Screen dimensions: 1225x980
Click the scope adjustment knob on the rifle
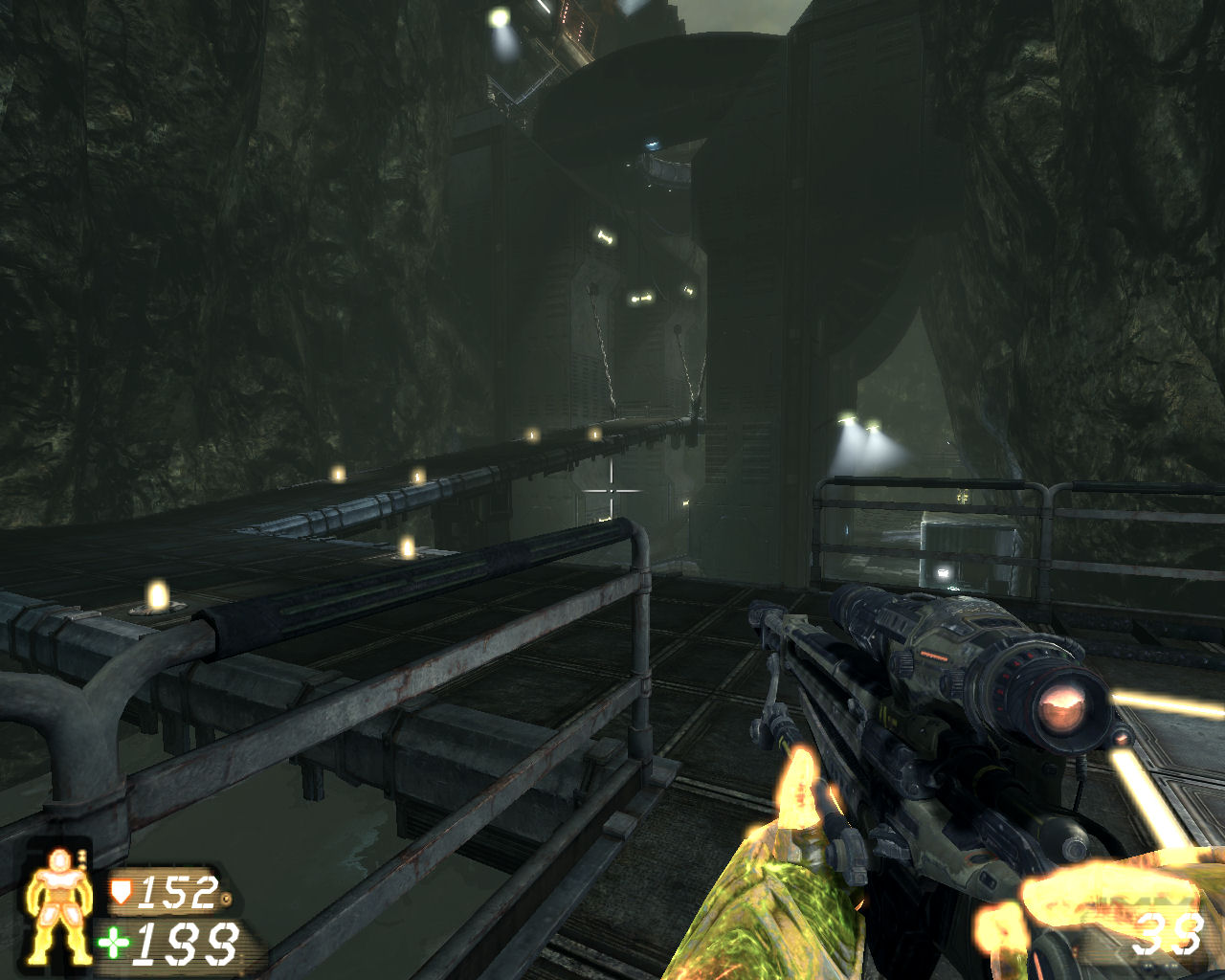(903, 661)
